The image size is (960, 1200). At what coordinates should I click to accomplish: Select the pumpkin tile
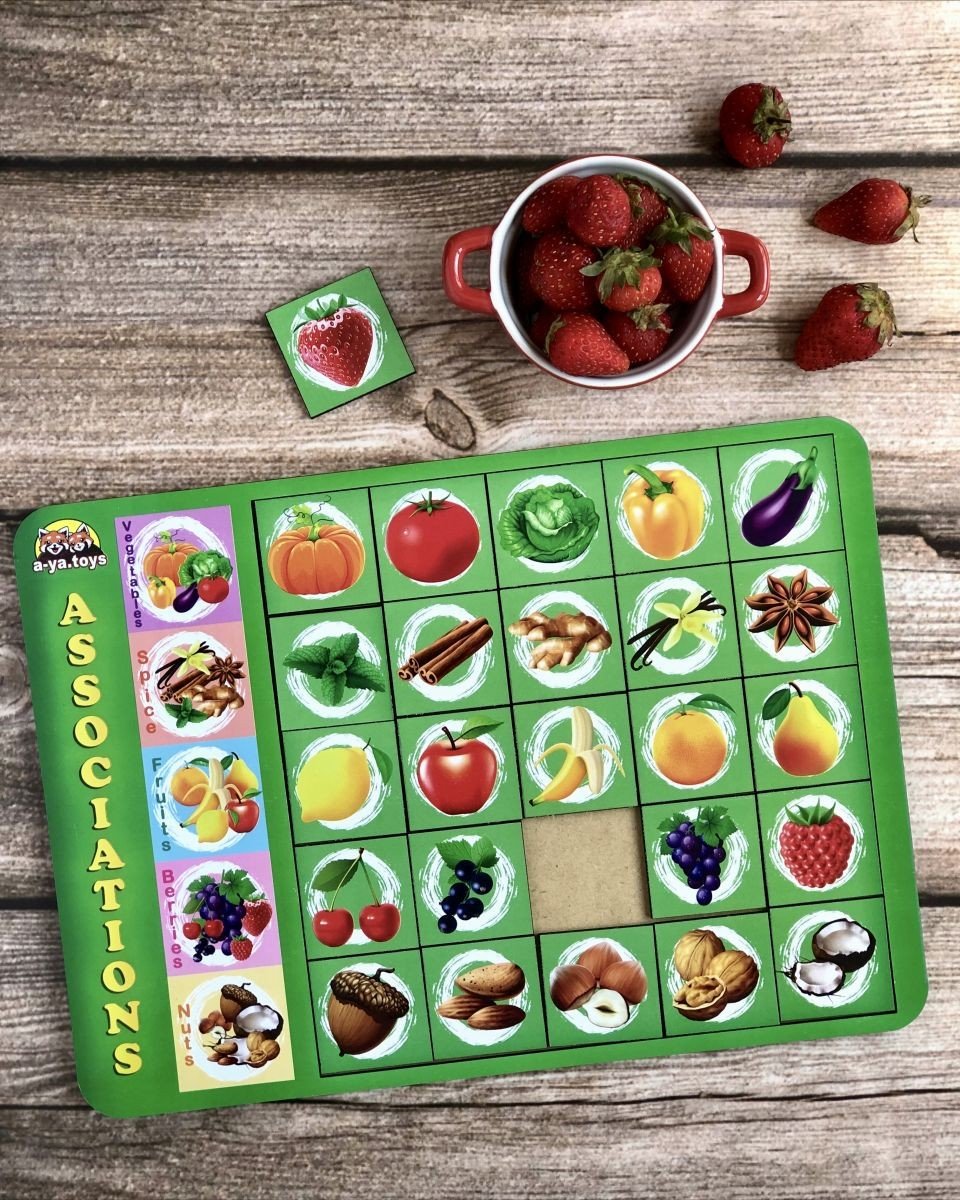point(316,553)
